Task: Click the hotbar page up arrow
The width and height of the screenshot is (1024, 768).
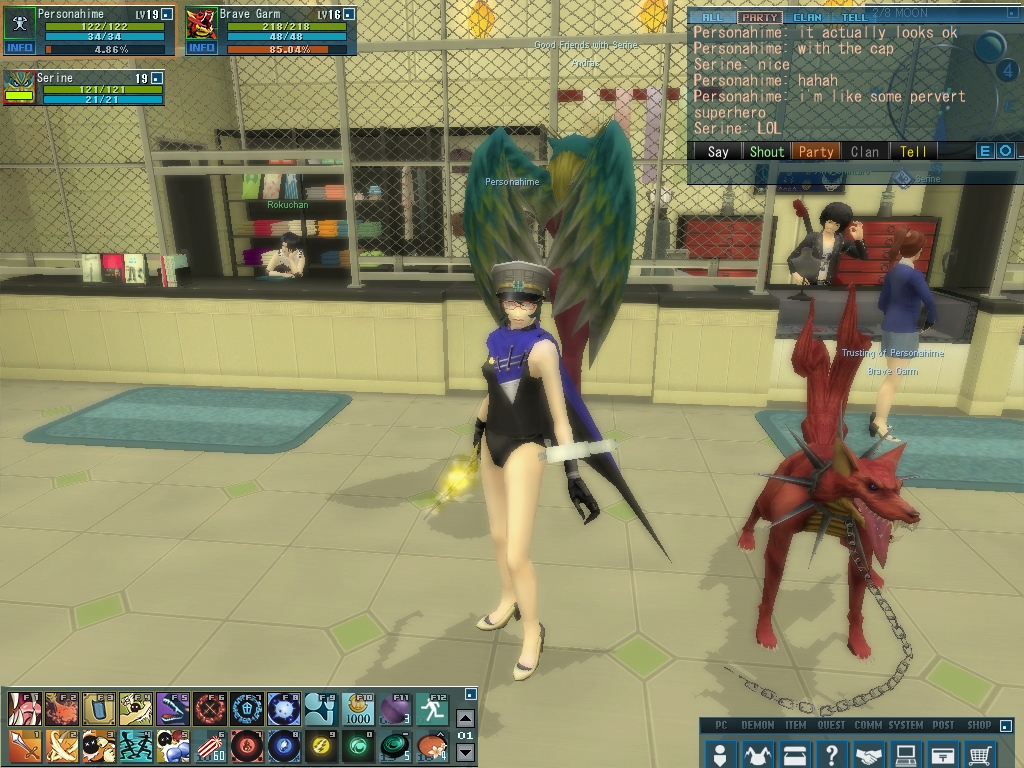Action: pyautogui.click(x=465, y=718)
